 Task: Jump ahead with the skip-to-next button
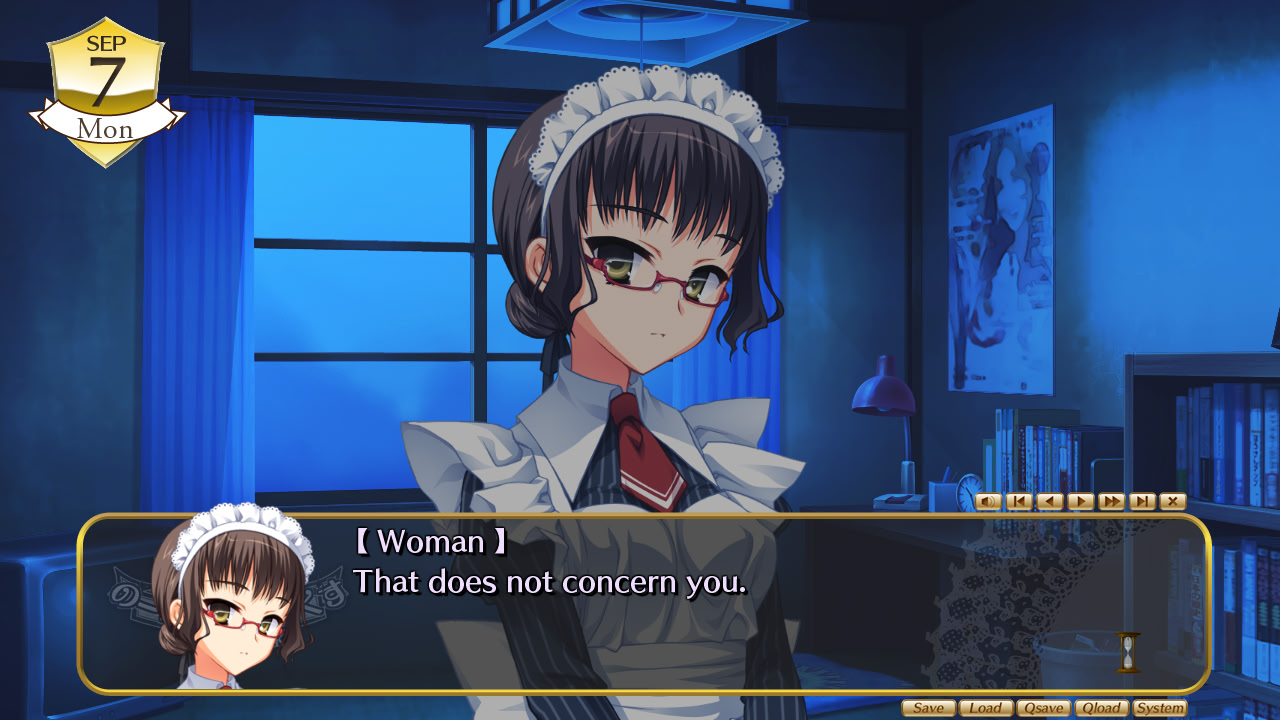1142,501
